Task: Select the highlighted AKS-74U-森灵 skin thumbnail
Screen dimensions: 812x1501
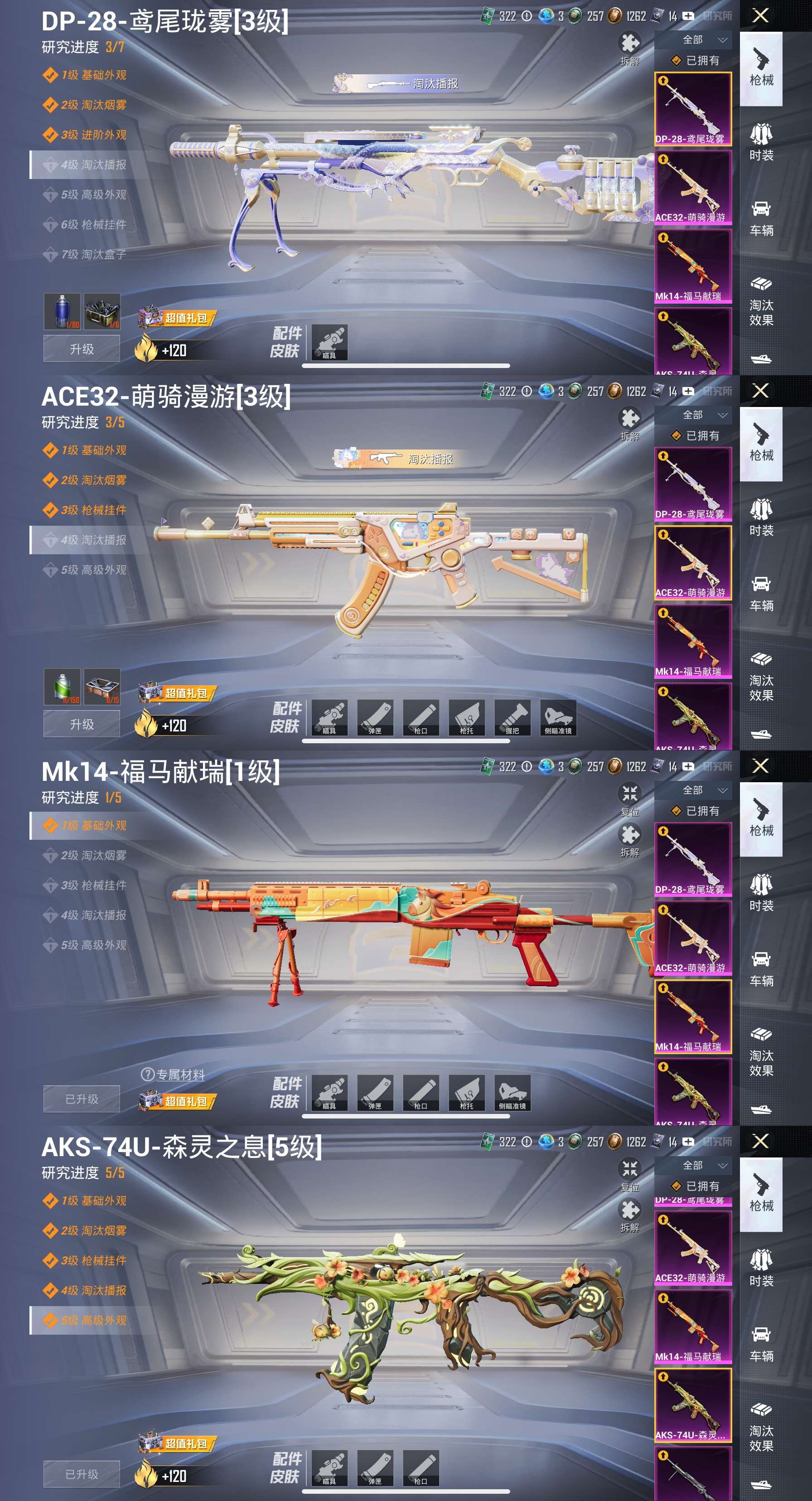Action: 692,1405
